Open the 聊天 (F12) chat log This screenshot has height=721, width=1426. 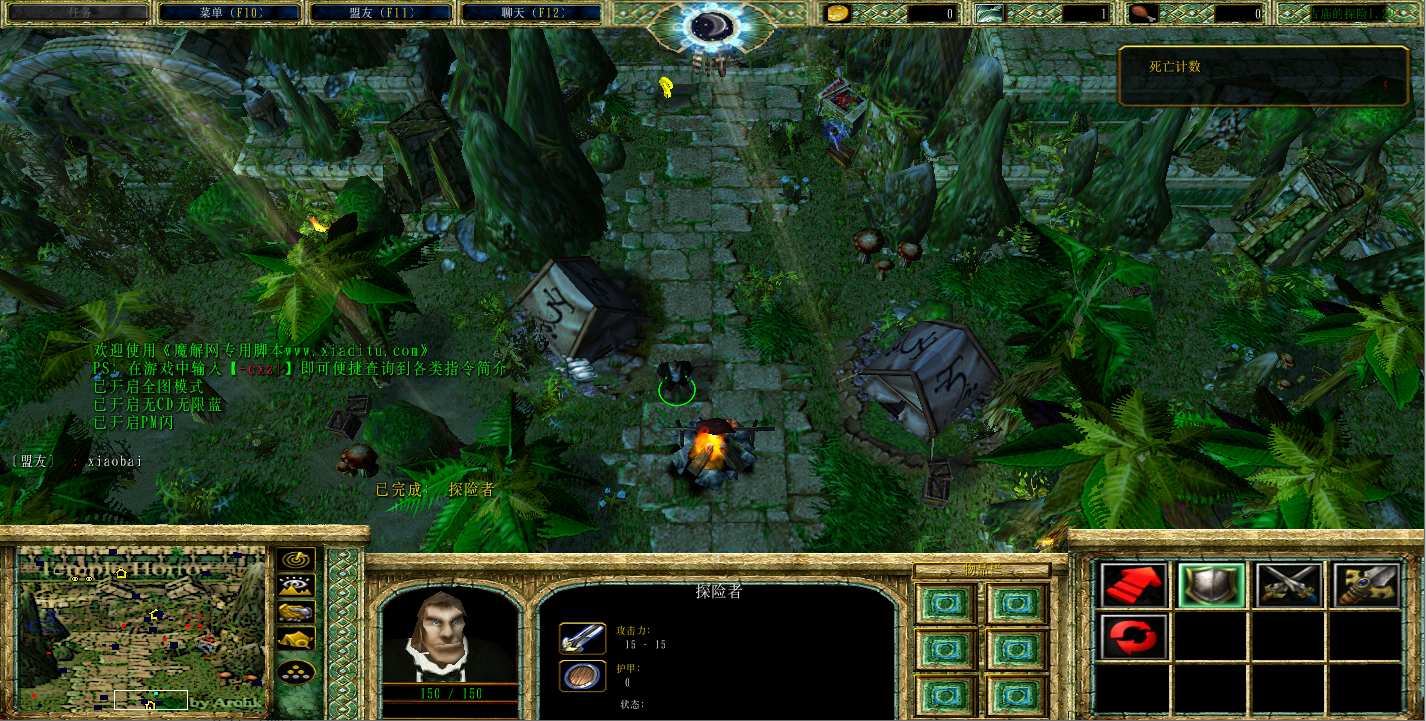[531, 13]
